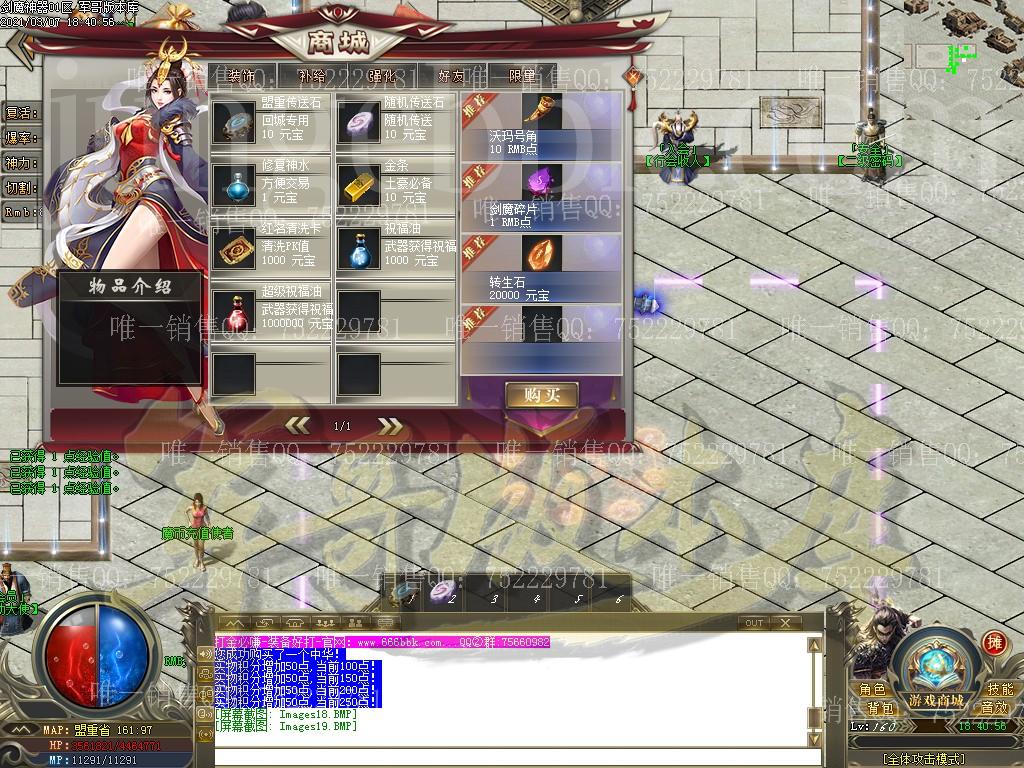Select the 超级祝福油 red potion

tap(233, 311)
